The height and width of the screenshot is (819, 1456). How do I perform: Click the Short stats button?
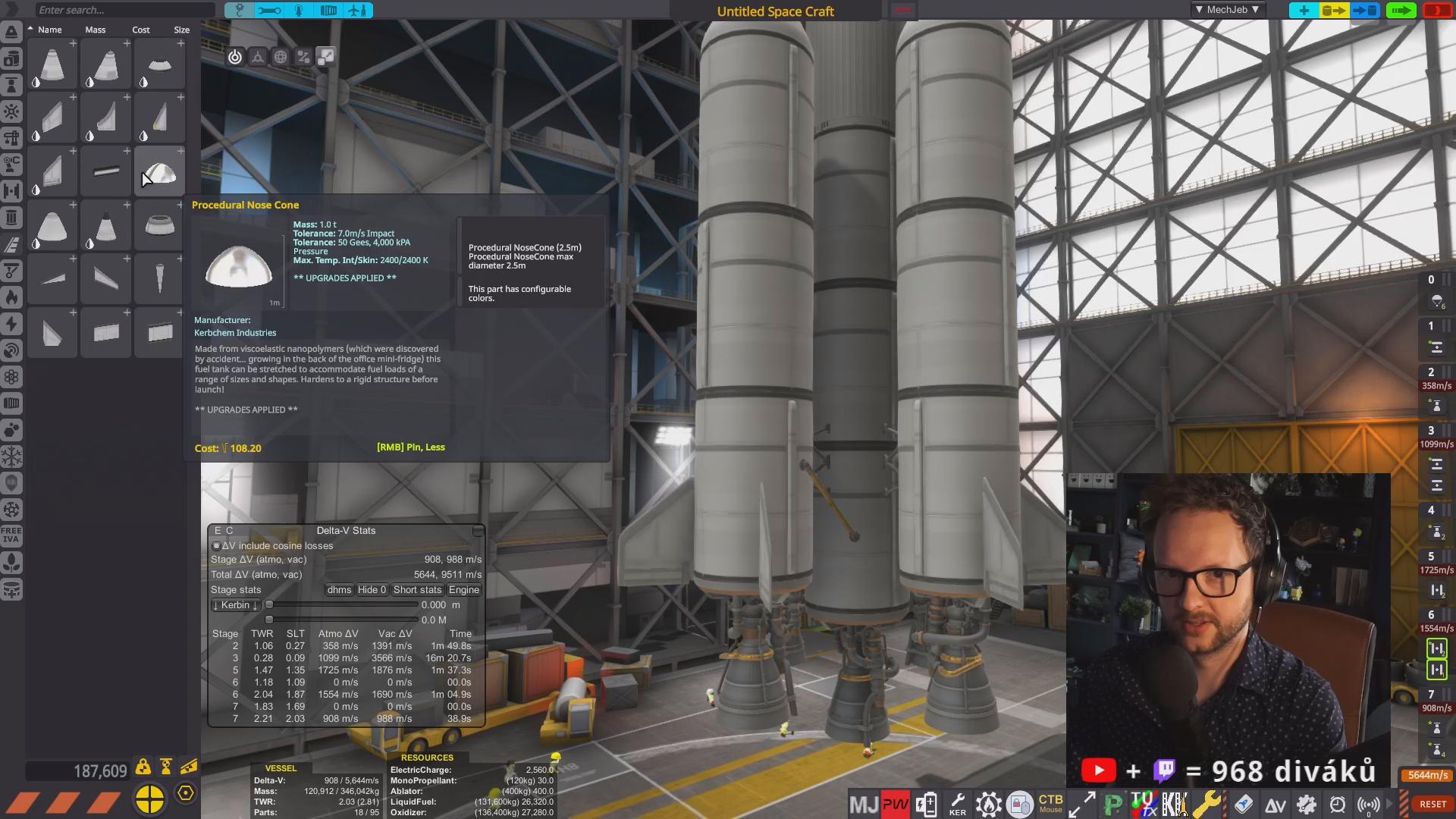coord(417,590)
